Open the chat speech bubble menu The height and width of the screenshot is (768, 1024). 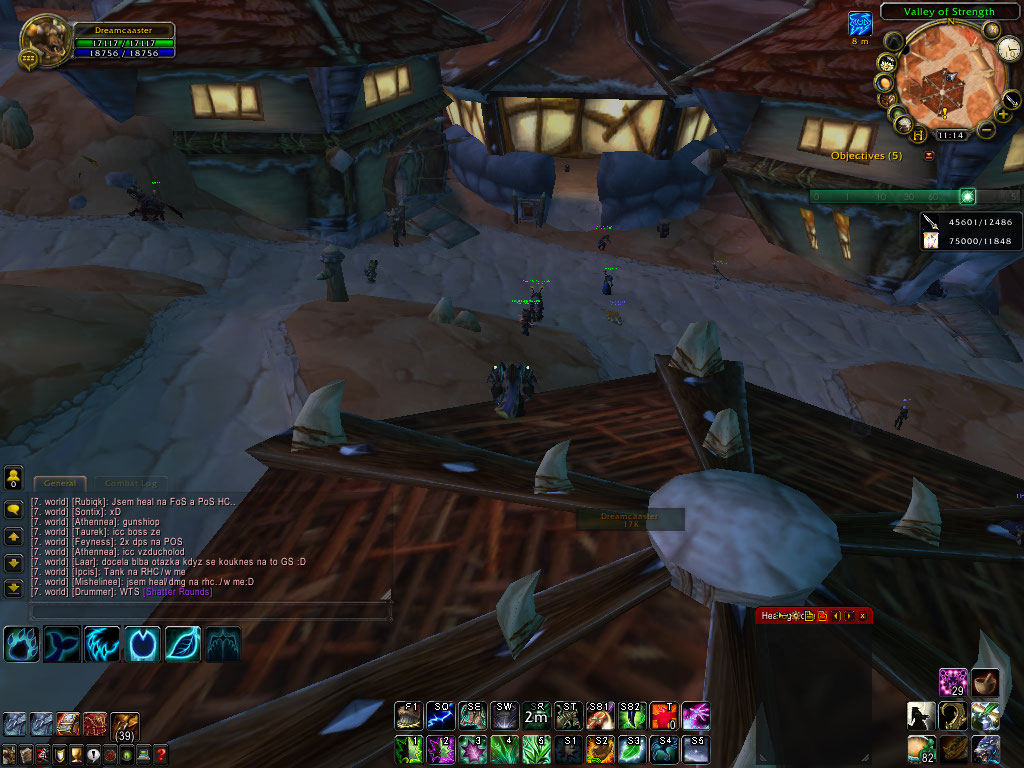pyautogui.click(x=14, y=508)
